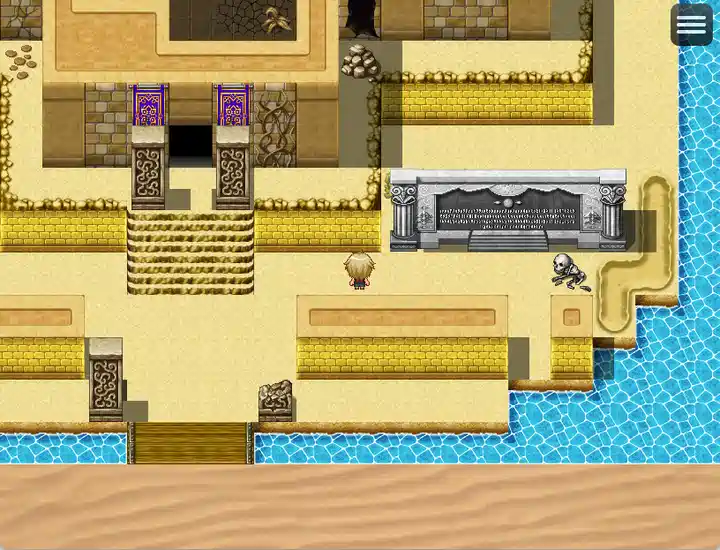Open the hamburger menu button

point(691,26)
